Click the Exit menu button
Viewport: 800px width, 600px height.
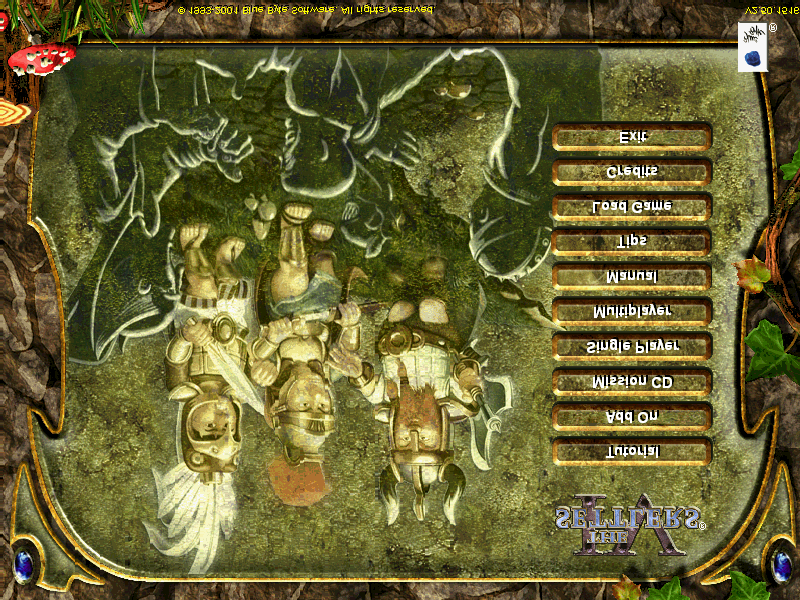coord(632,137)
